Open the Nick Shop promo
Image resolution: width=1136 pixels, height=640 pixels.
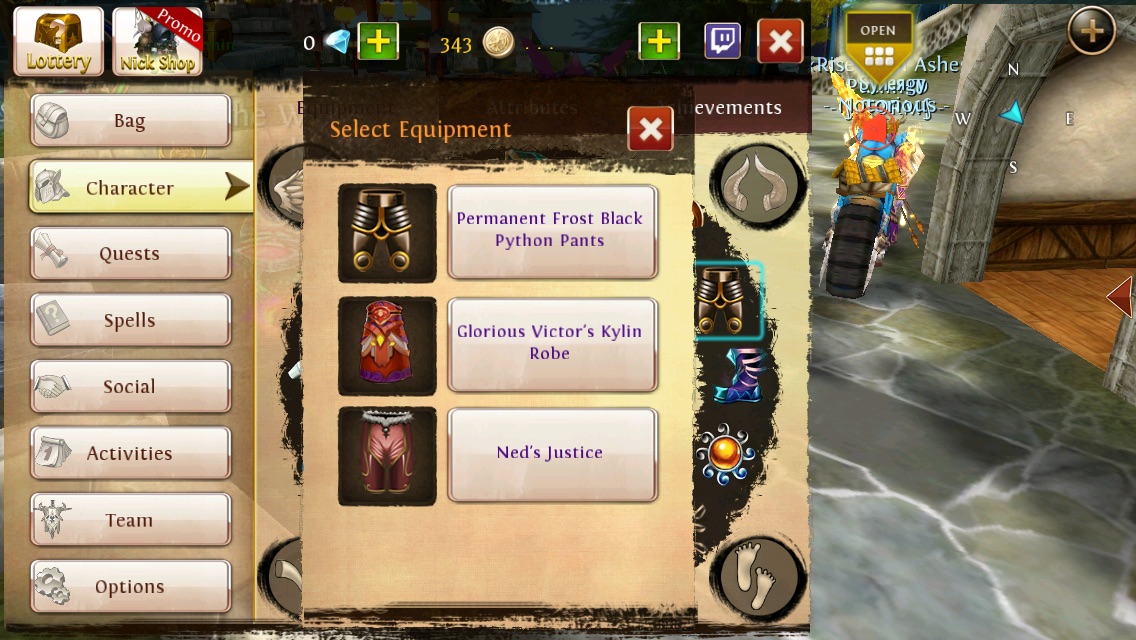[157, 41]
